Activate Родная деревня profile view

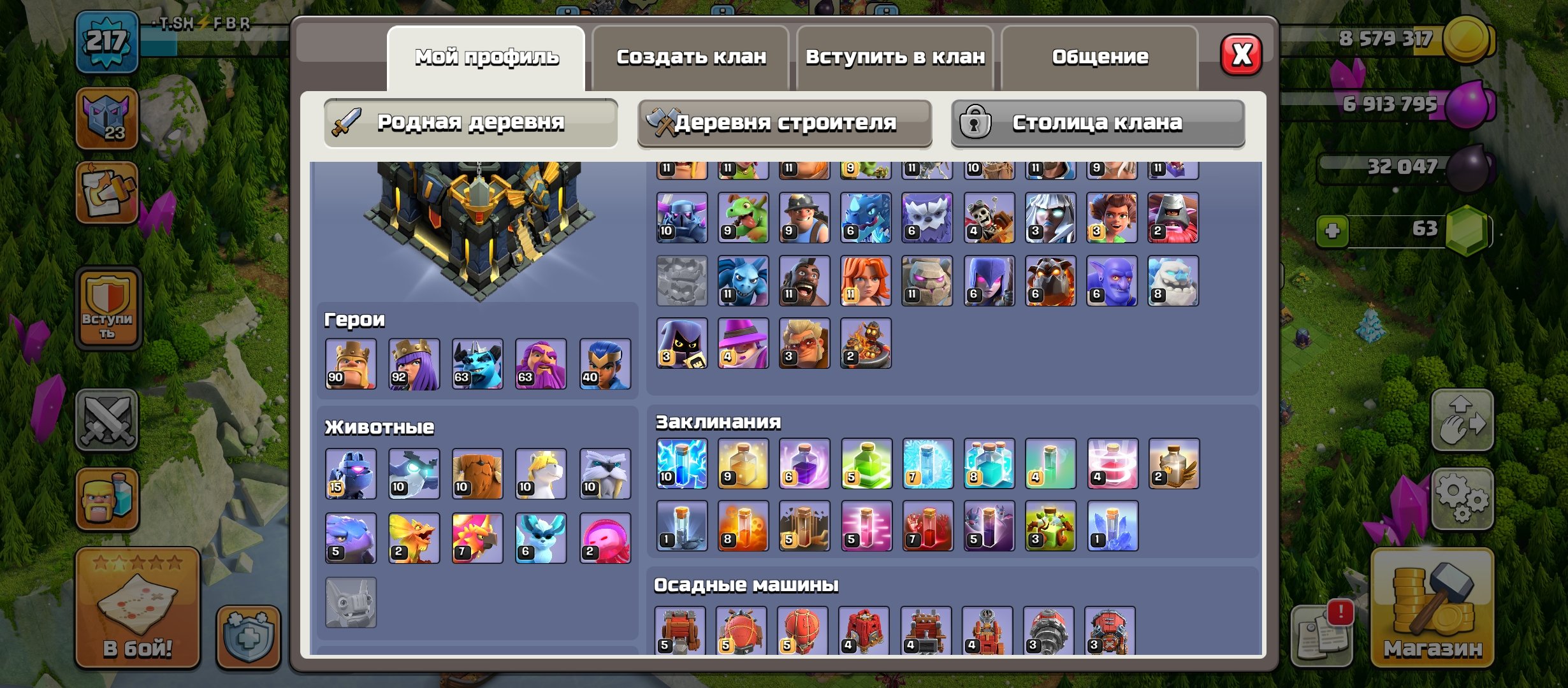coord(472,121)
